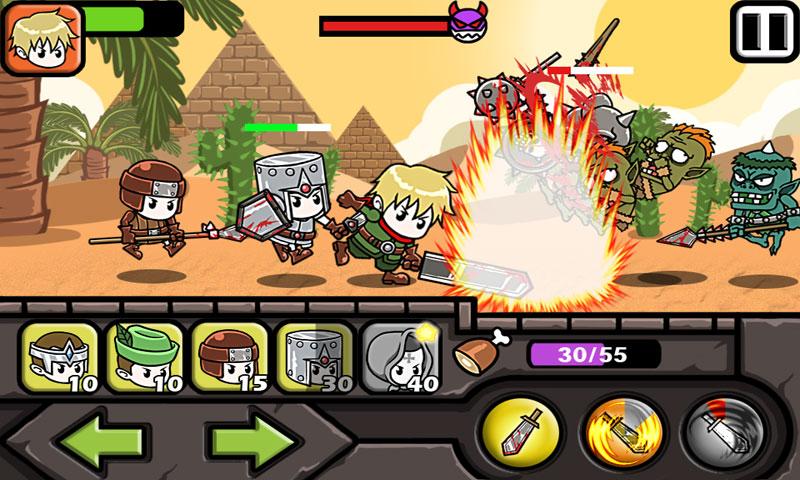This screenshot has width=800, height=480.
Task: Summon the green-hat archer unit costing 10
Action: click(x=144, y=357)
